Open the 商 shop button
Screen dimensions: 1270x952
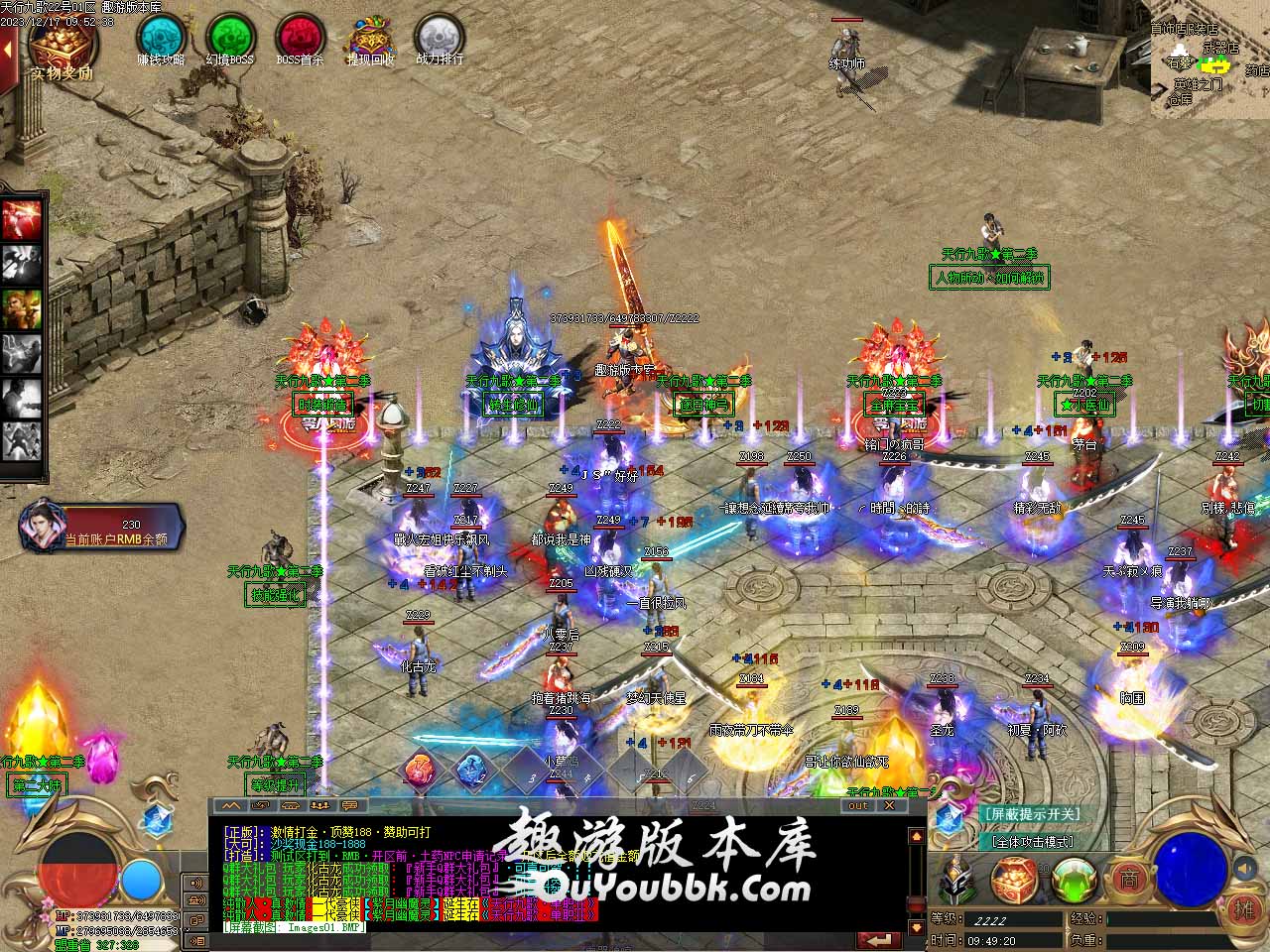pyautogui.click(x=1128, y=878)
